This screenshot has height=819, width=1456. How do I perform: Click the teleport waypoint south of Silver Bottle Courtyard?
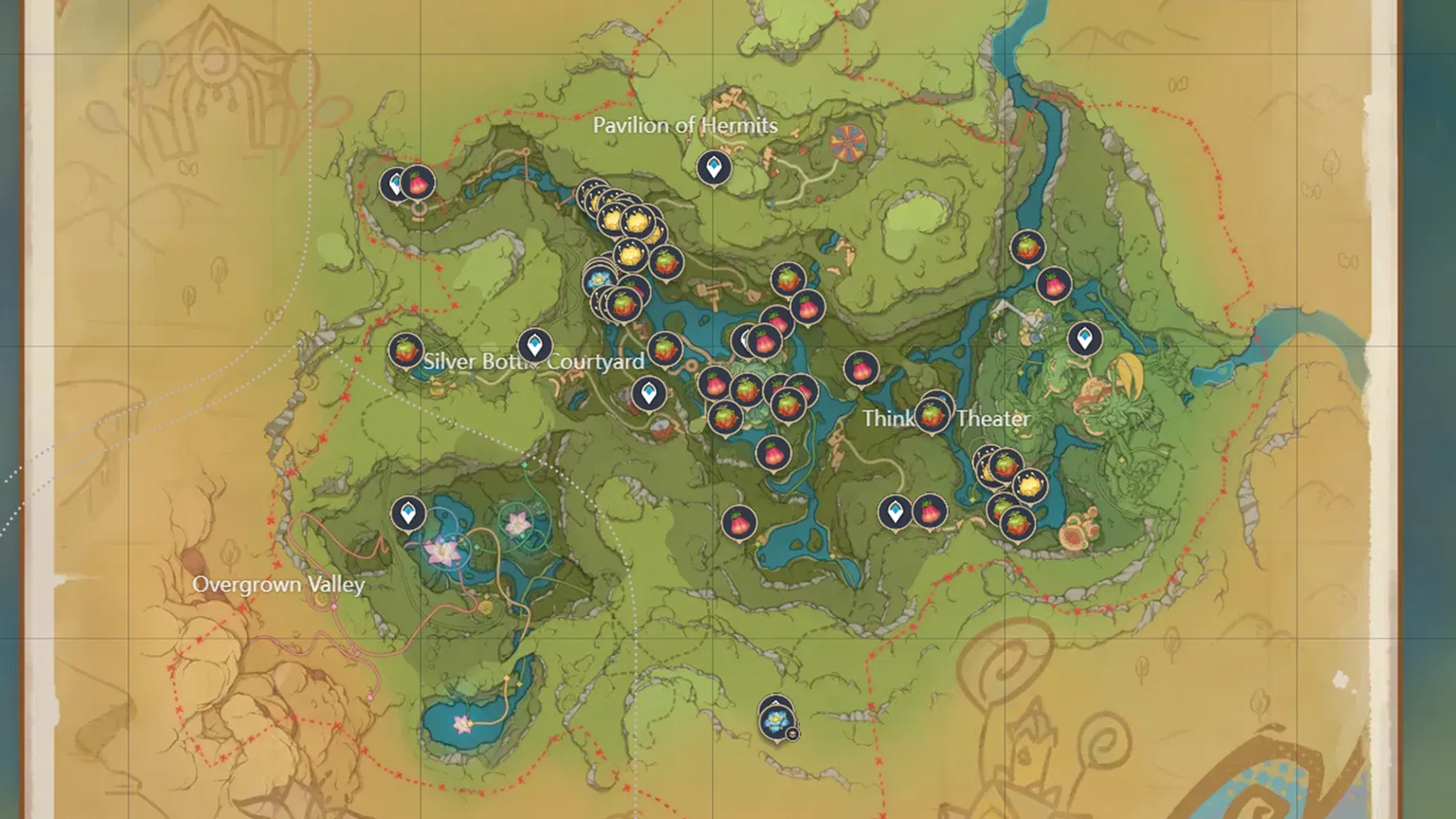click(651, 392)
